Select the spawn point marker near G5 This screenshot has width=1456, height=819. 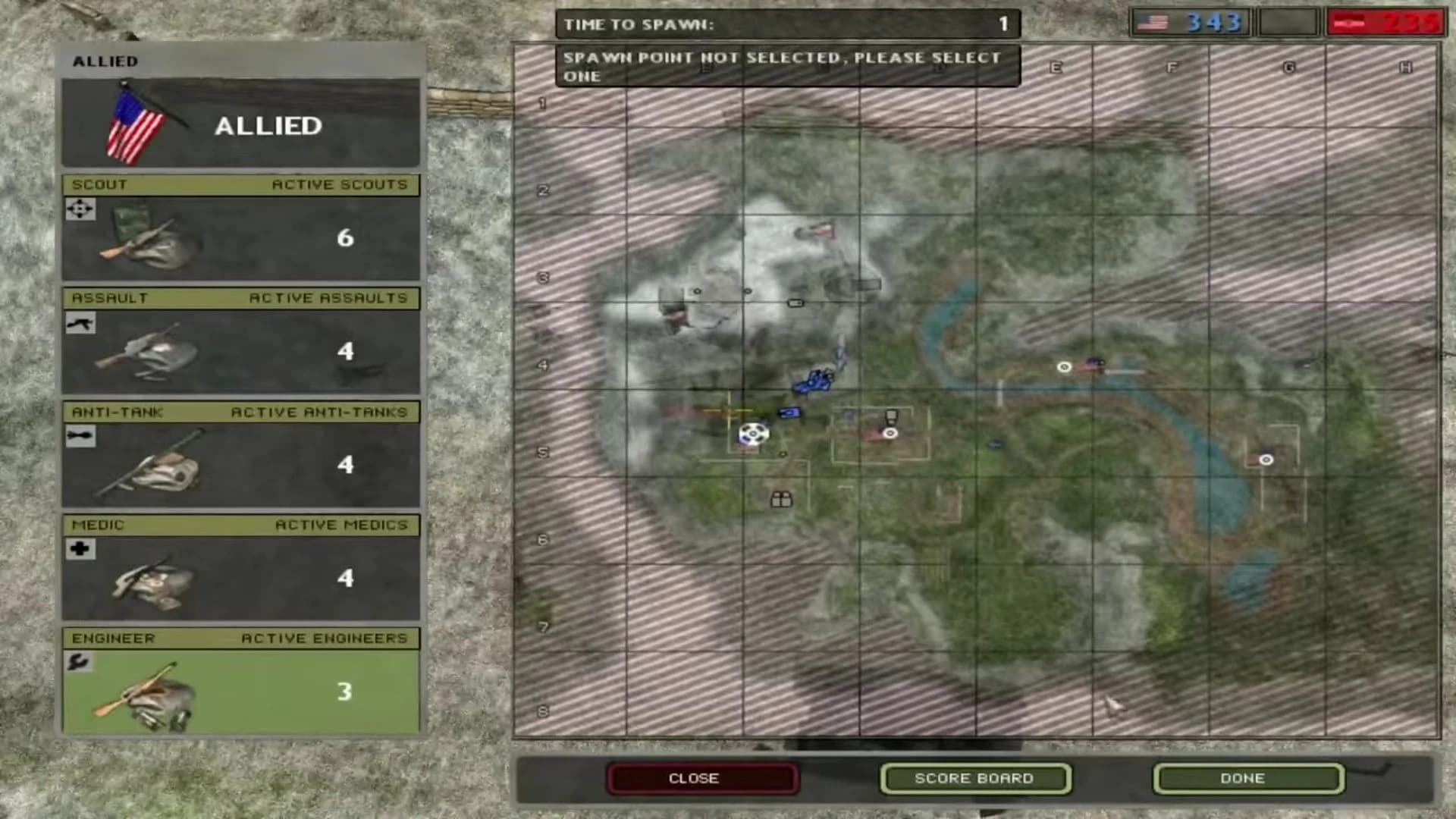click(x=1266, y=460)
